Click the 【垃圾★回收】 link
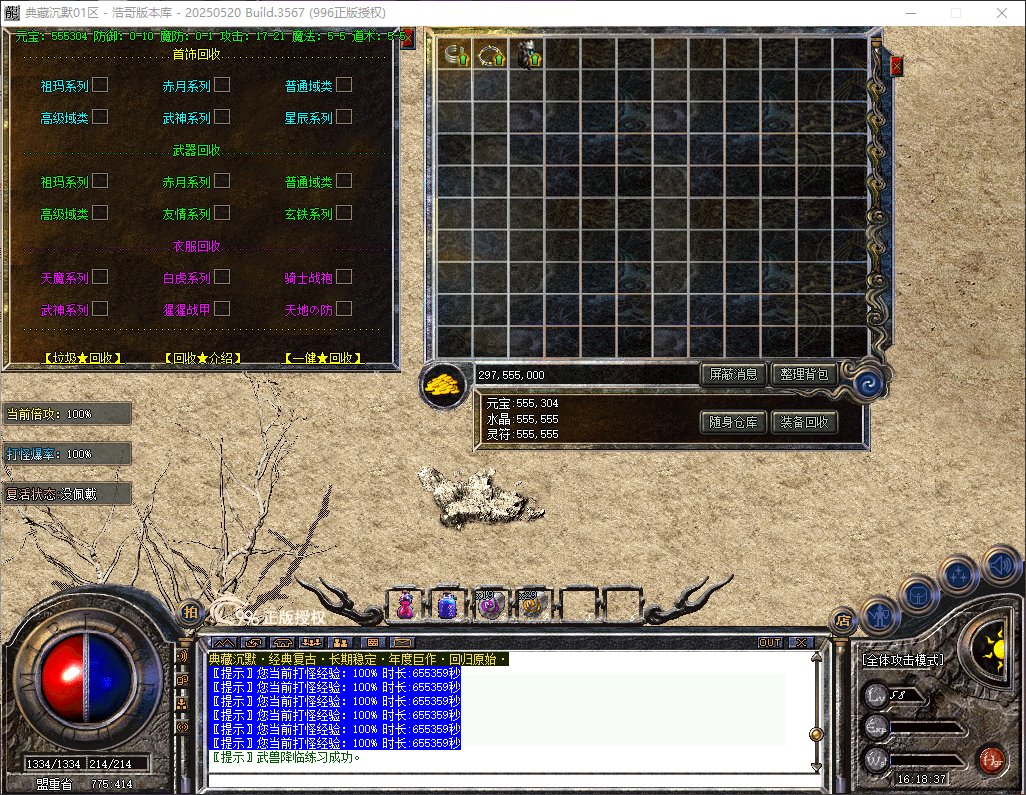This screenshot has height=795, width=1026. 83,357
